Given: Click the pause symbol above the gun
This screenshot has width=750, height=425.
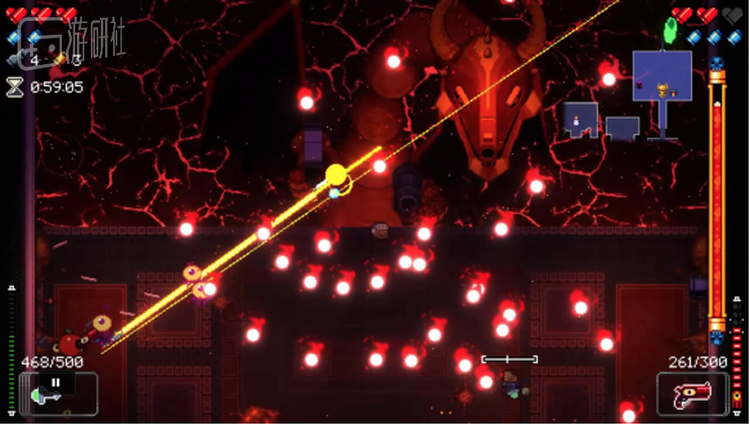Looking at the screenshot, I should (x=56, y=381).
